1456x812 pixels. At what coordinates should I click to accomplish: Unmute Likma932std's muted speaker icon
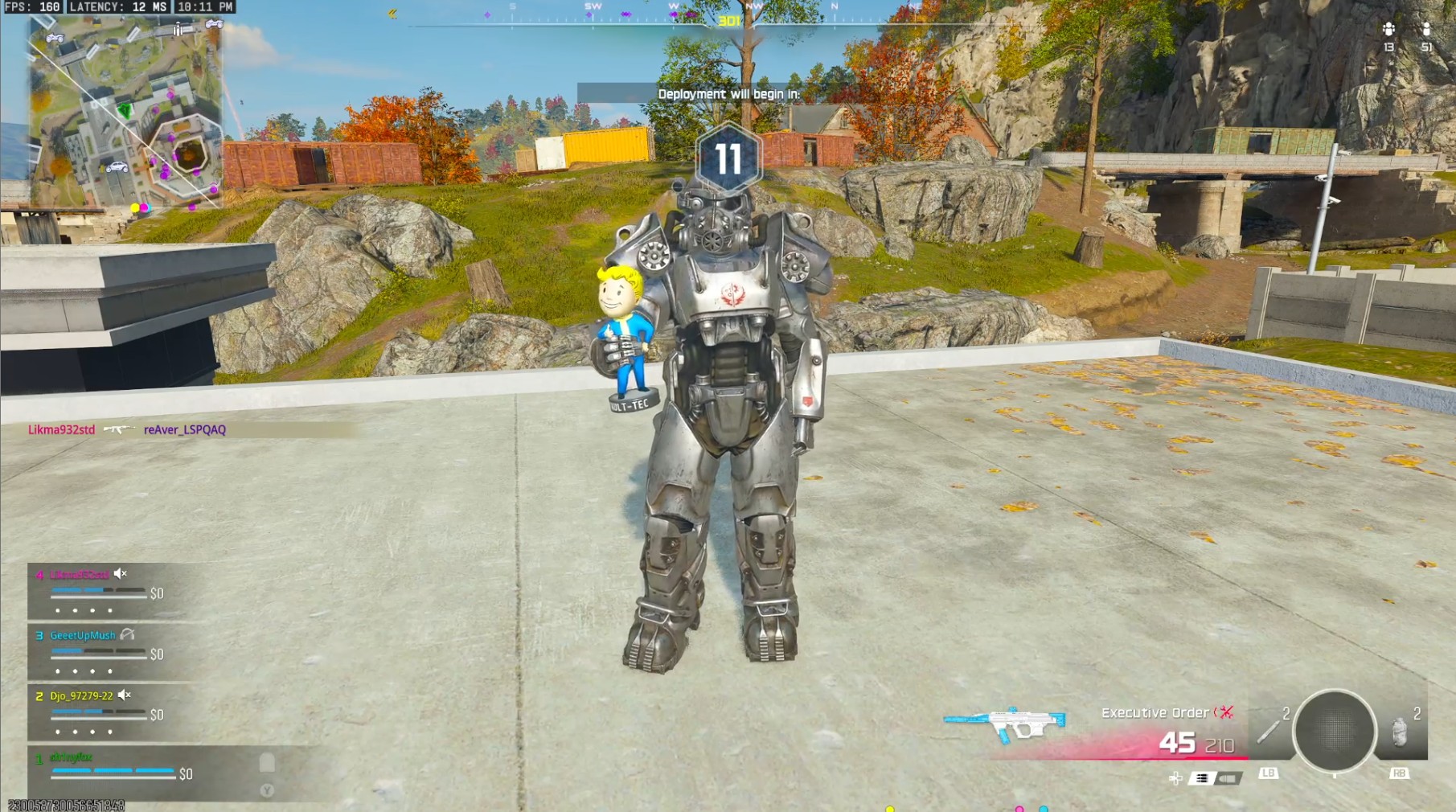tap(120, 573)
